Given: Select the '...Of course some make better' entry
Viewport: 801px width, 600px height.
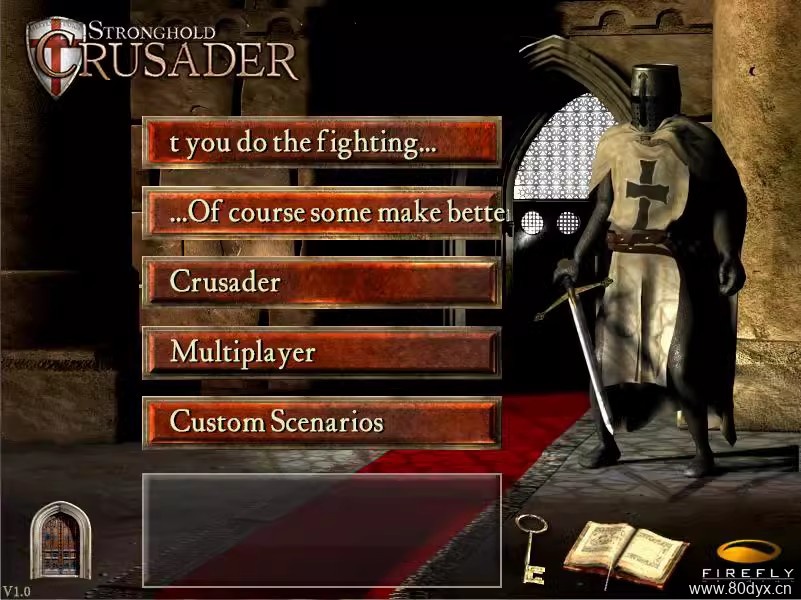Looking at the screenshot, I should point(321,212).
